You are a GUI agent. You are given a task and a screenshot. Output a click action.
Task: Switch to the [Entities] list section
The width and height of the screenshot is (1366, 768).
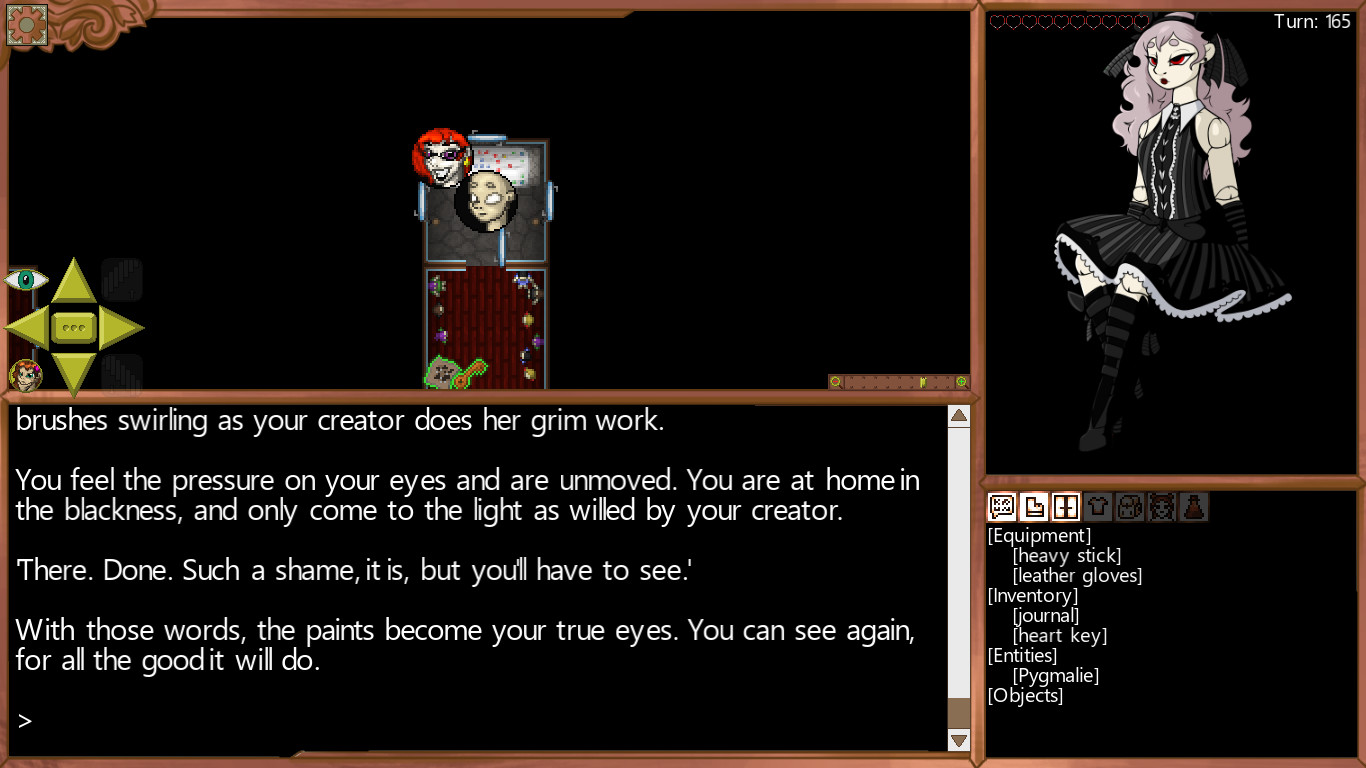1022,655
